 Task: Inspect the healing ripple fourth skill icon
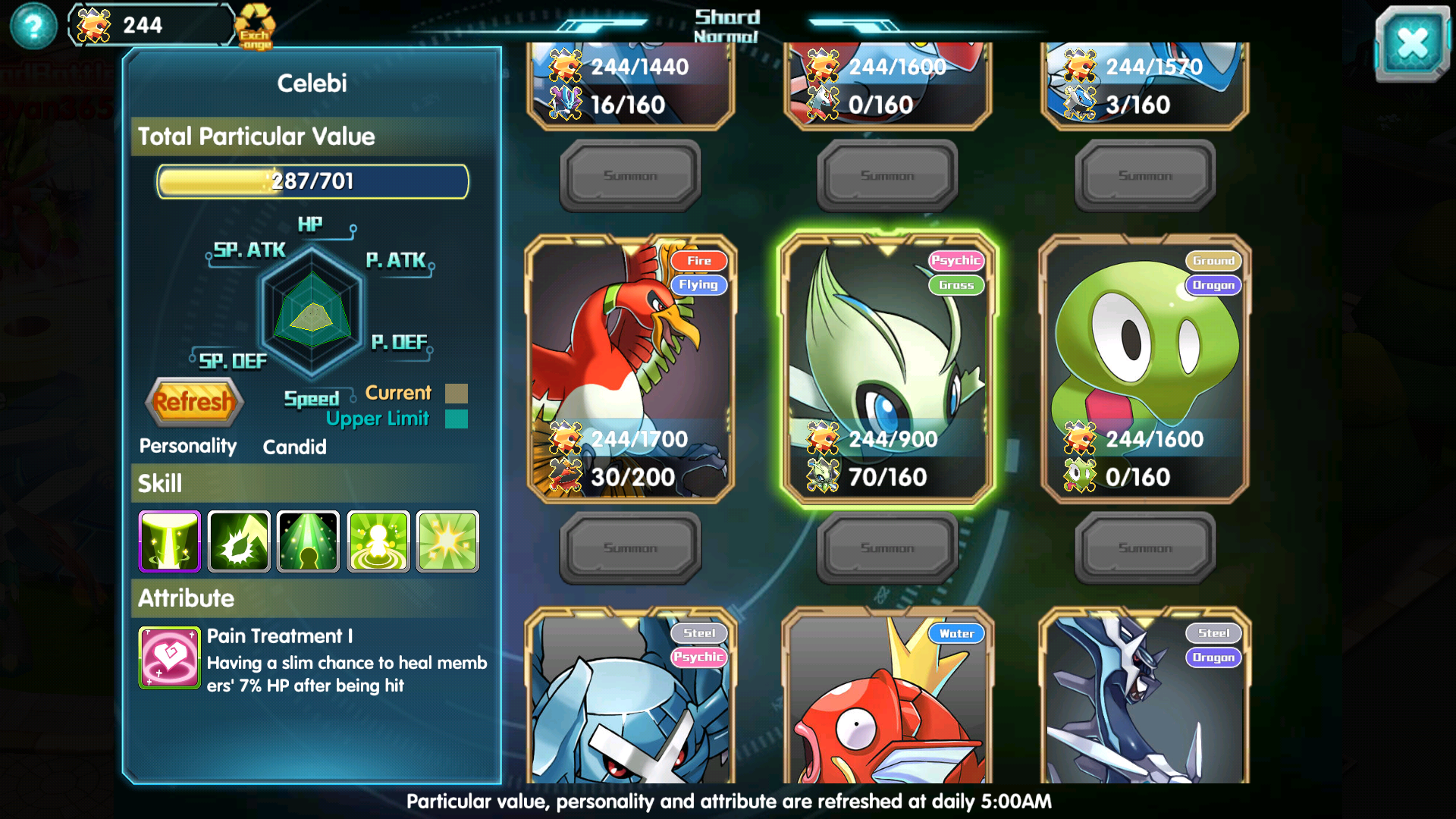pyautogui.click(x=378, y=541)
